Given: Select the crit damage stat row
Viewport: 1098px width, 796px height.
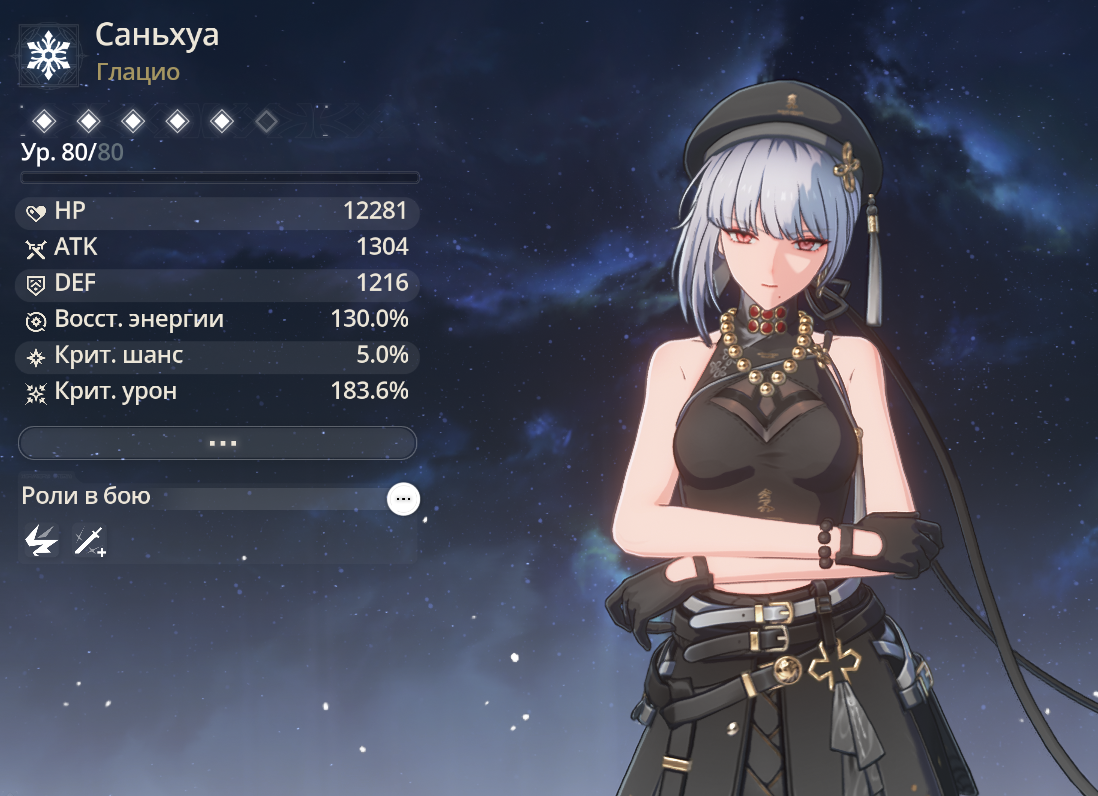Looking at the screenshot, I should click(x=218, y=391).
